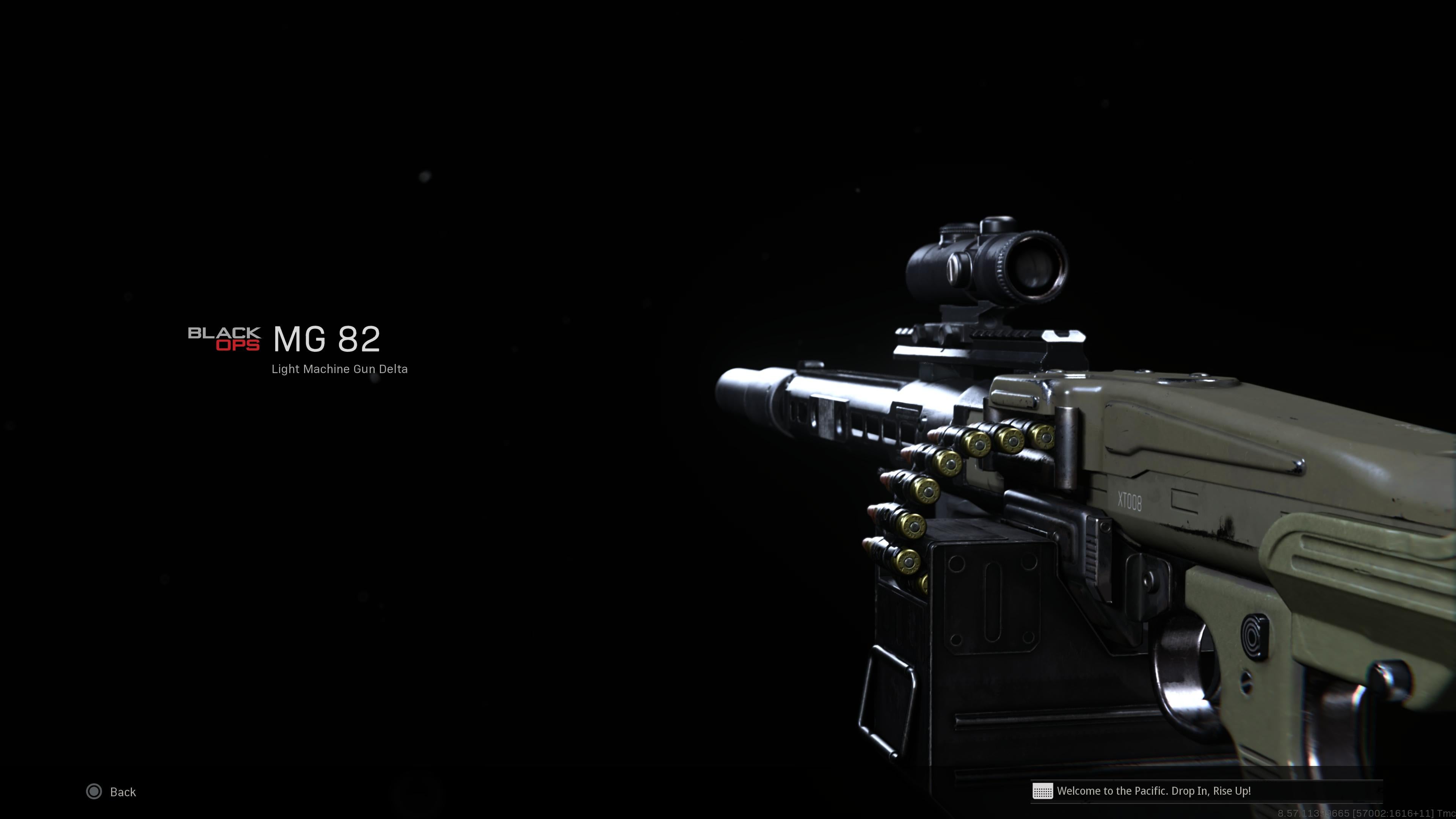Click the Back label to exit preview
The image size is (1456, 819).
pos(122,792)
